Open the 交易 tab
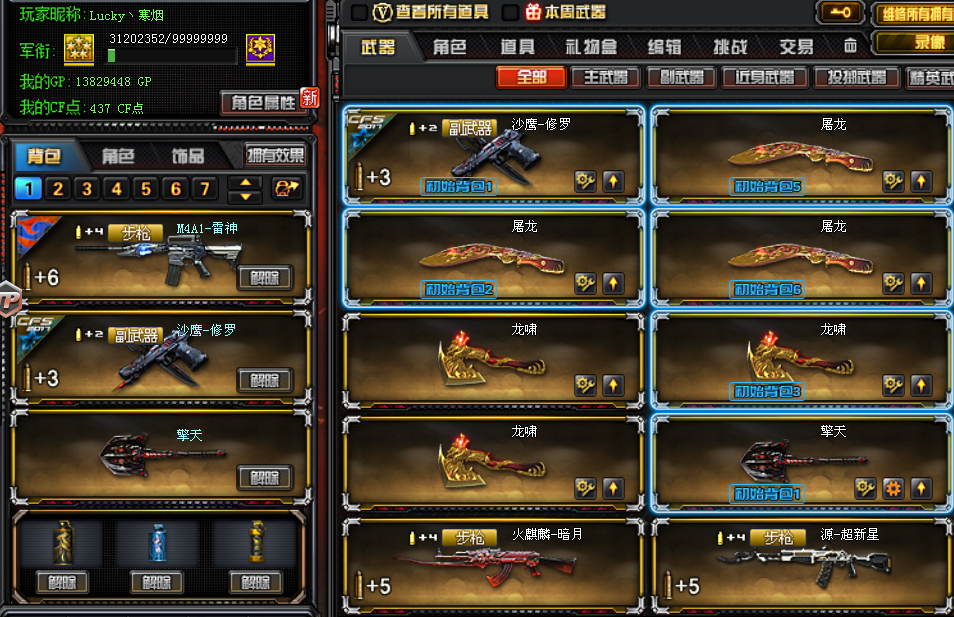Image resolution: width=954 pixels, height=617 pixels. [796, 47]
